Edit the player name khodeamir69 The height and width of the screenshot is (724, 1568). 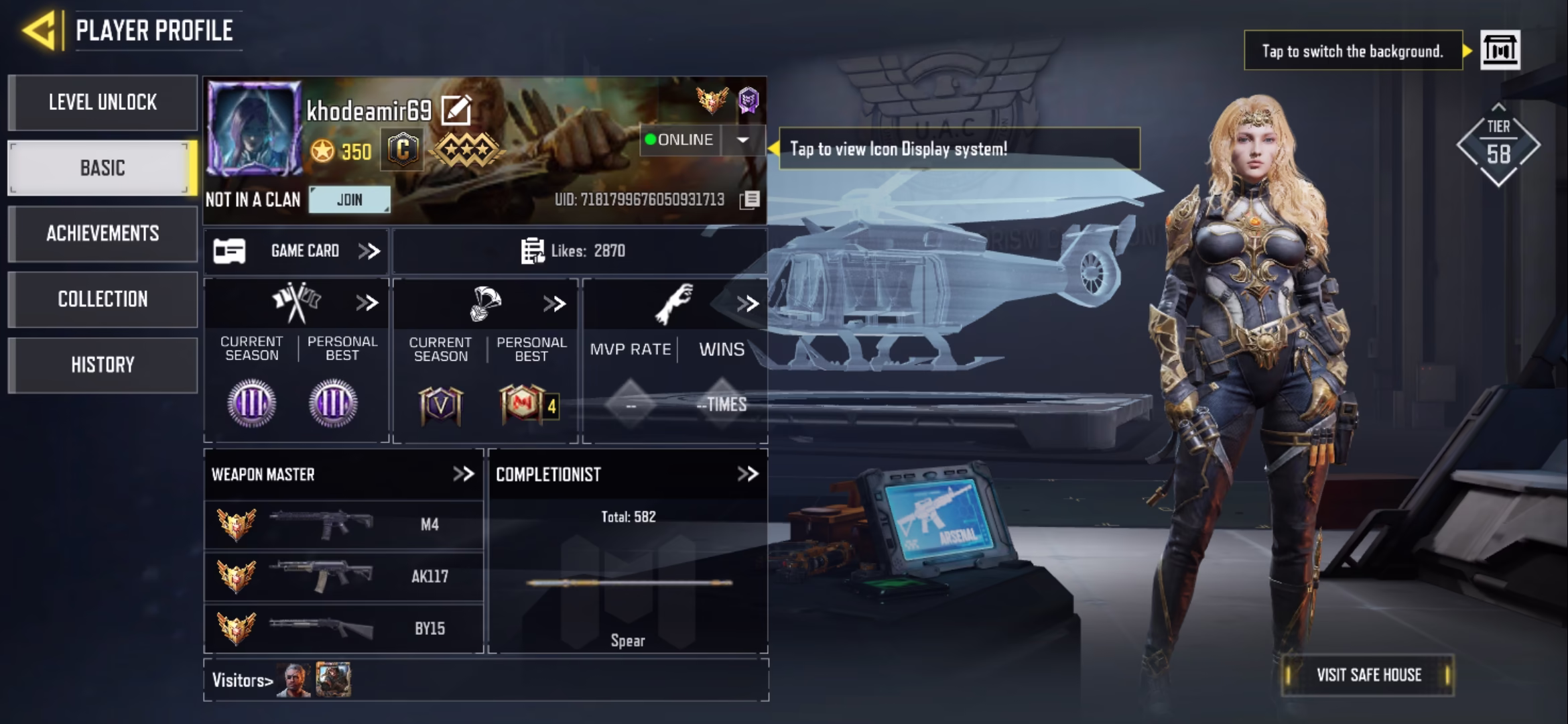[x=456, y=111]
